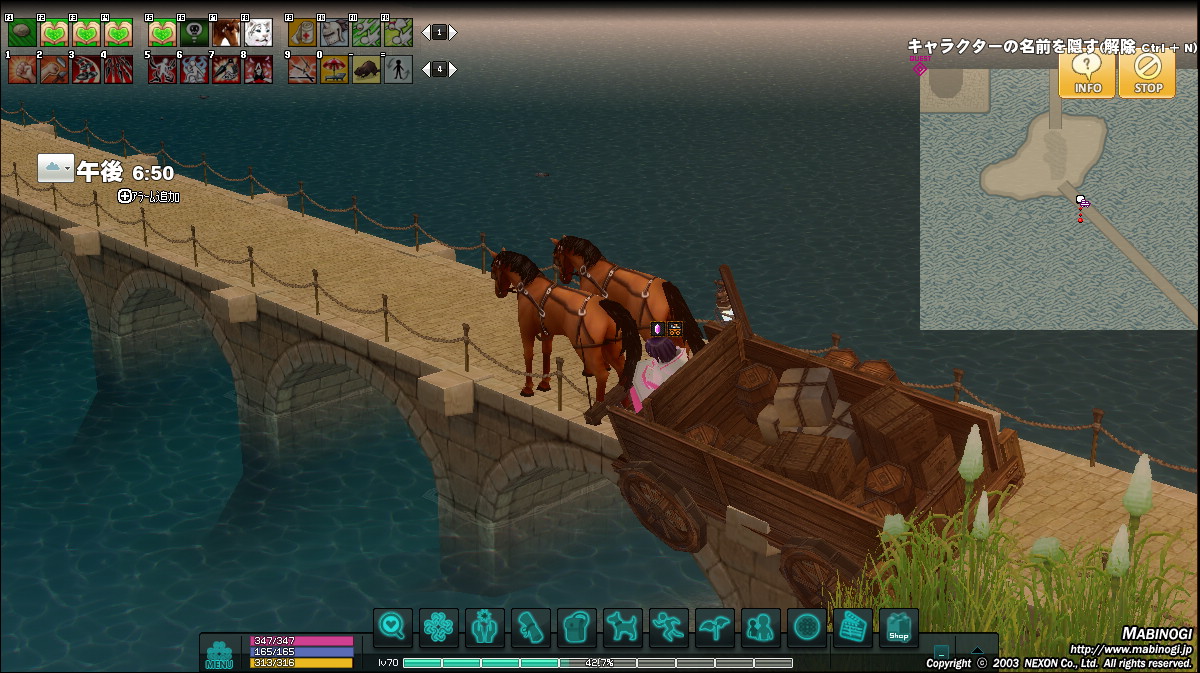Open the MENU button
This screenshot has width=1200, height=673.
(219, 653)
